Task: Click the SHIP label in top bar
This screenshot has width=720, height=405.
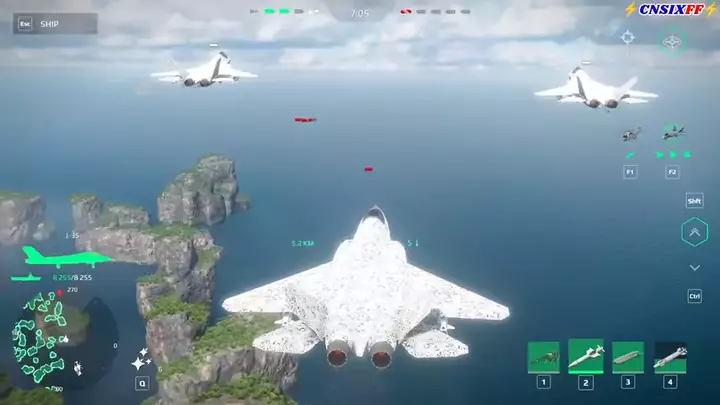Action: point(50,24)
